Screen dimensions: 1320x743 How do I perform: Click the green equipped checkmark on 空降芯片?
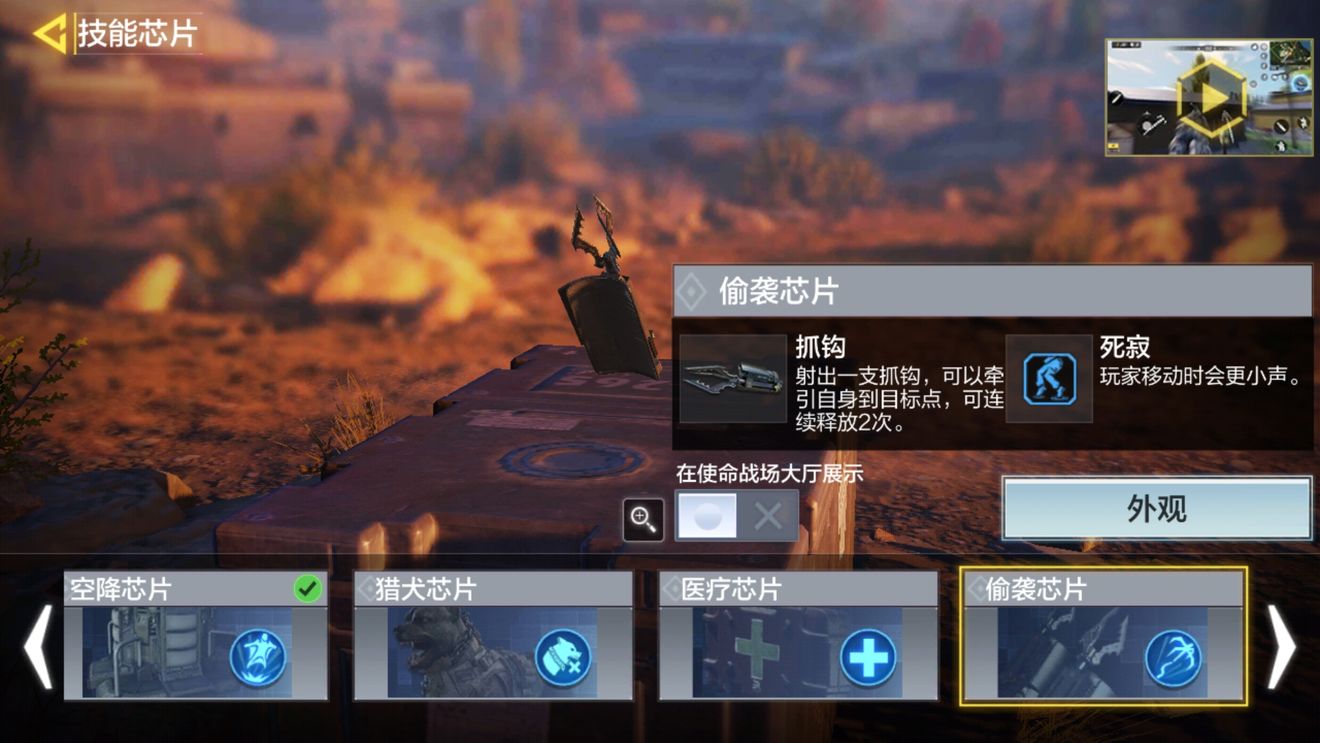(309, 590)
